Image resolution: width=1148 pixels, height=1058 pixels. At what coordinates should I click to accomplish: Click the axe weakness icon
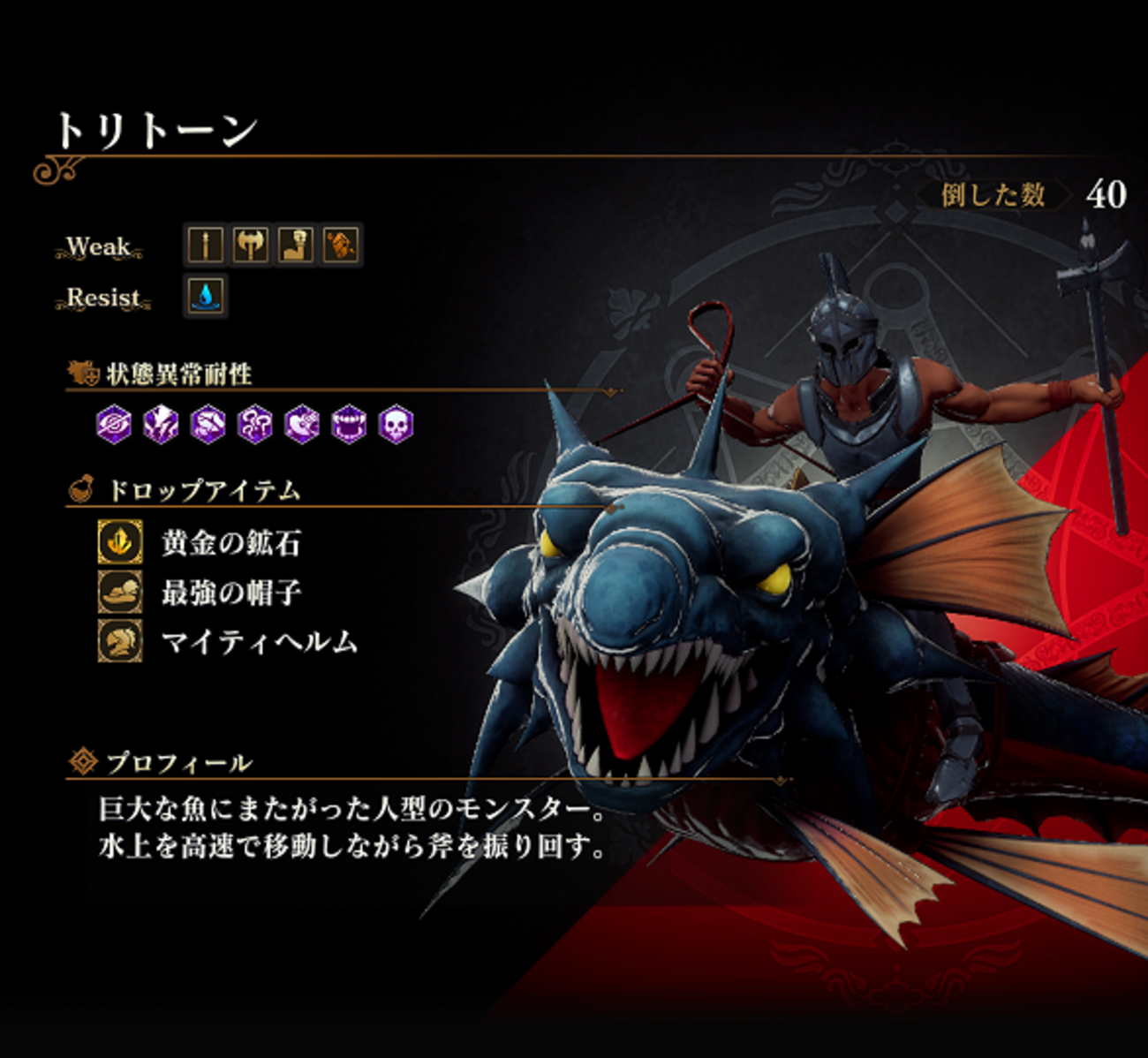click(250, 245)
